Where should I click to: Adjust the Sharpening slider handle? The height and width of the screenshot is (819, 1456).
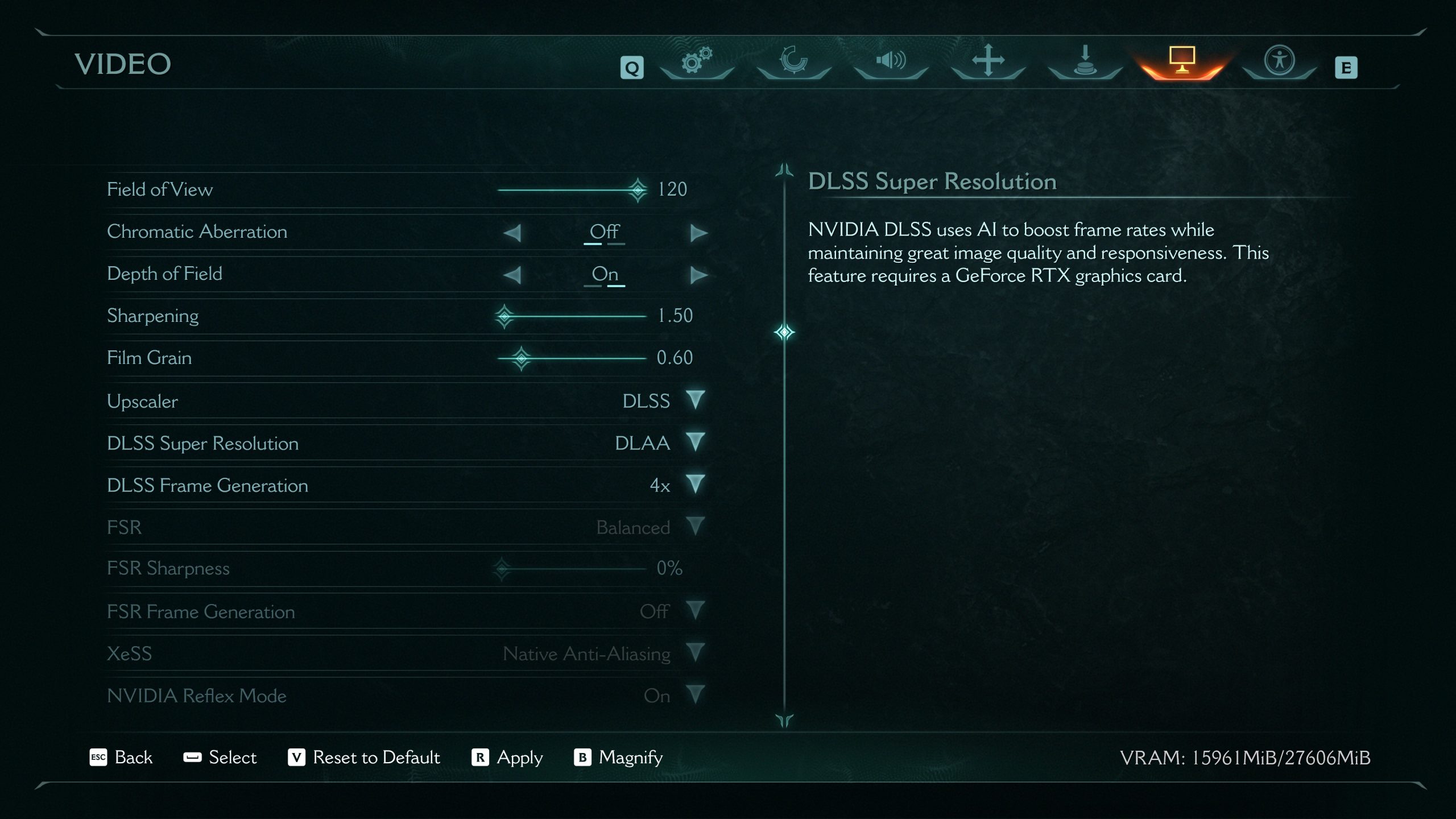504,316
